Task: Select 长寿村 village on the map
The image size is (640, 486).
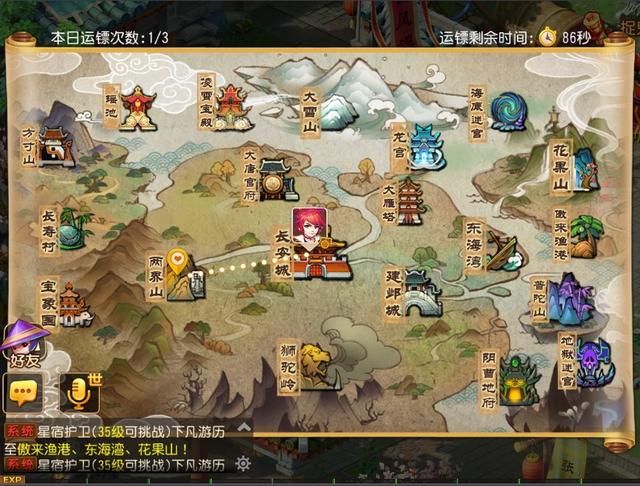Action: (x=70, y=229)
